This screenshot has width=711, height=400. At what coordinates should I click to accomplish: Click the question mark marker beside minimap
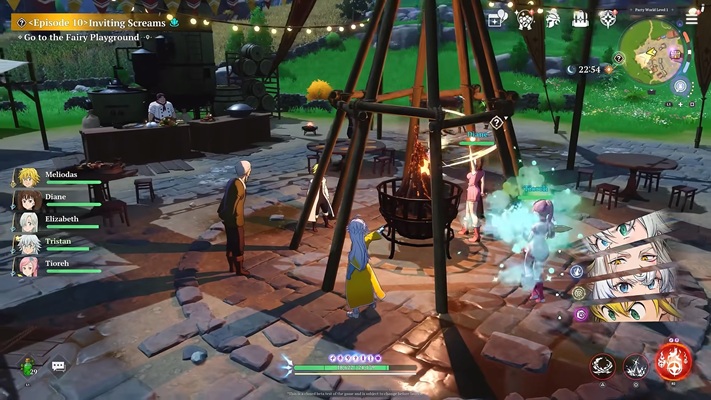coord(619,58)
